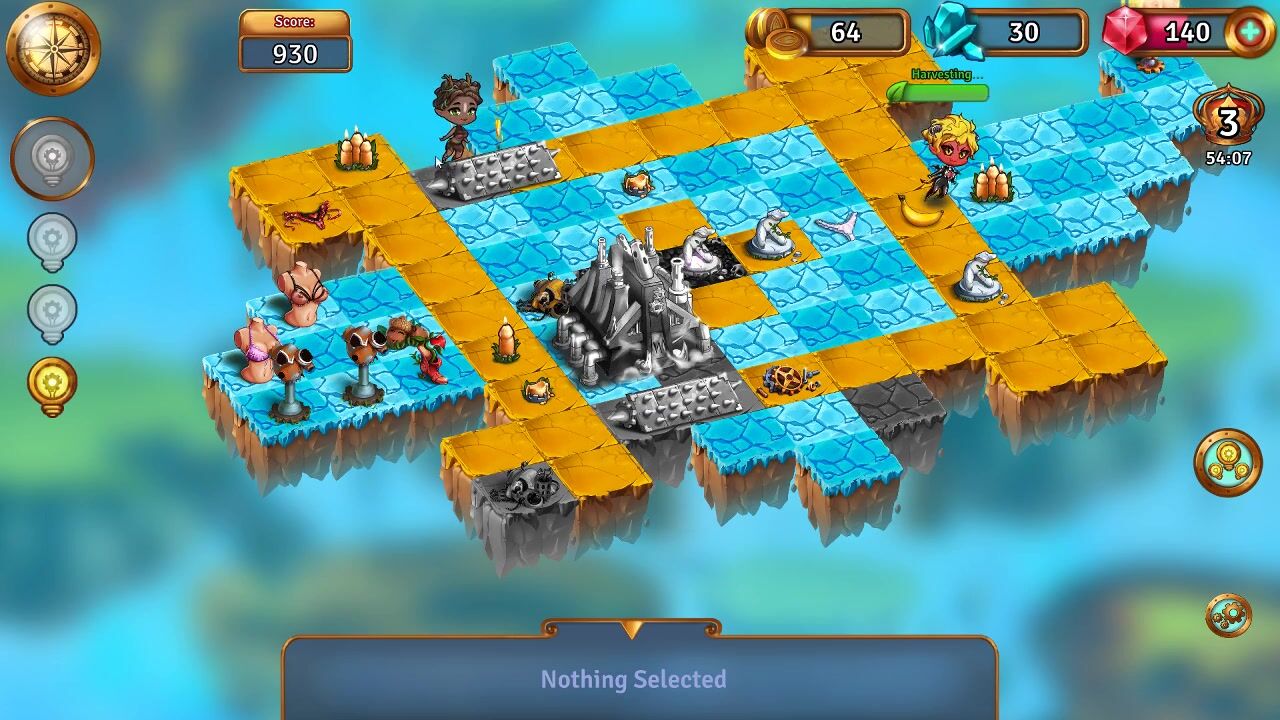Toggle the selection panel arrow tab
This screenshot has height=720, width=1280.
coord(631,629)
